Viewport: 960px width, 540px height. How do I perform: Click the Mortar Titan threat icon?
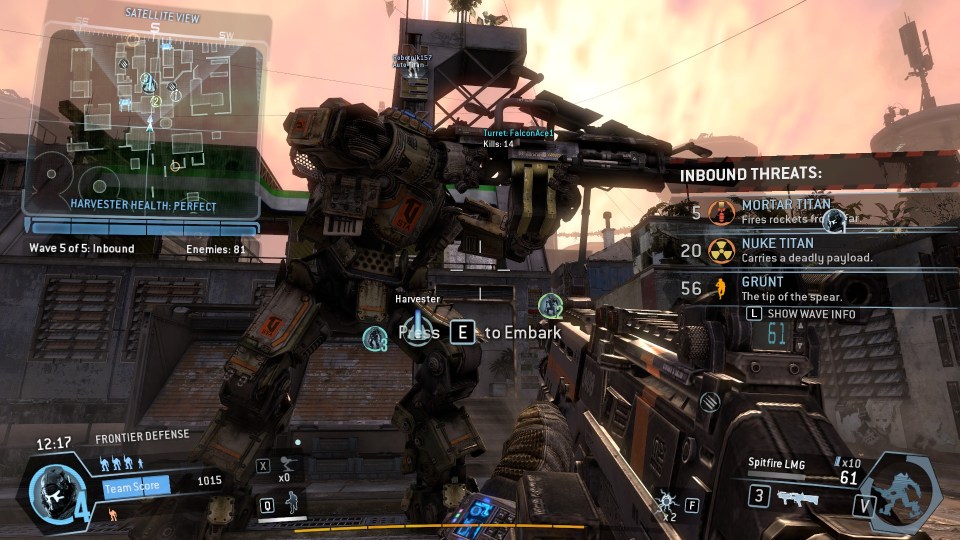(x=721, y=212)
